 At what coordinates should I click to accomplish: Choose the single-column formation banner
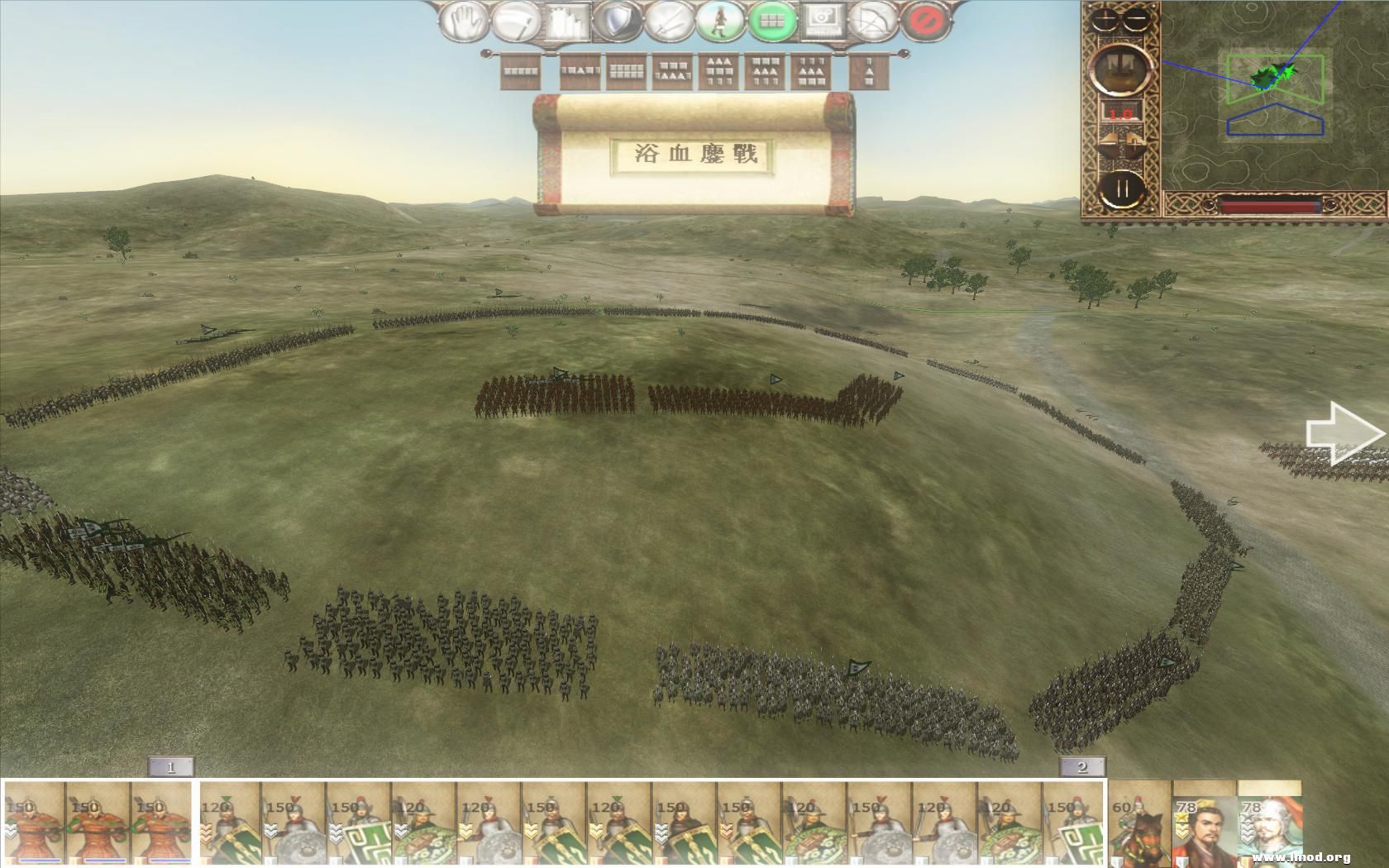(x=870, y=70)
